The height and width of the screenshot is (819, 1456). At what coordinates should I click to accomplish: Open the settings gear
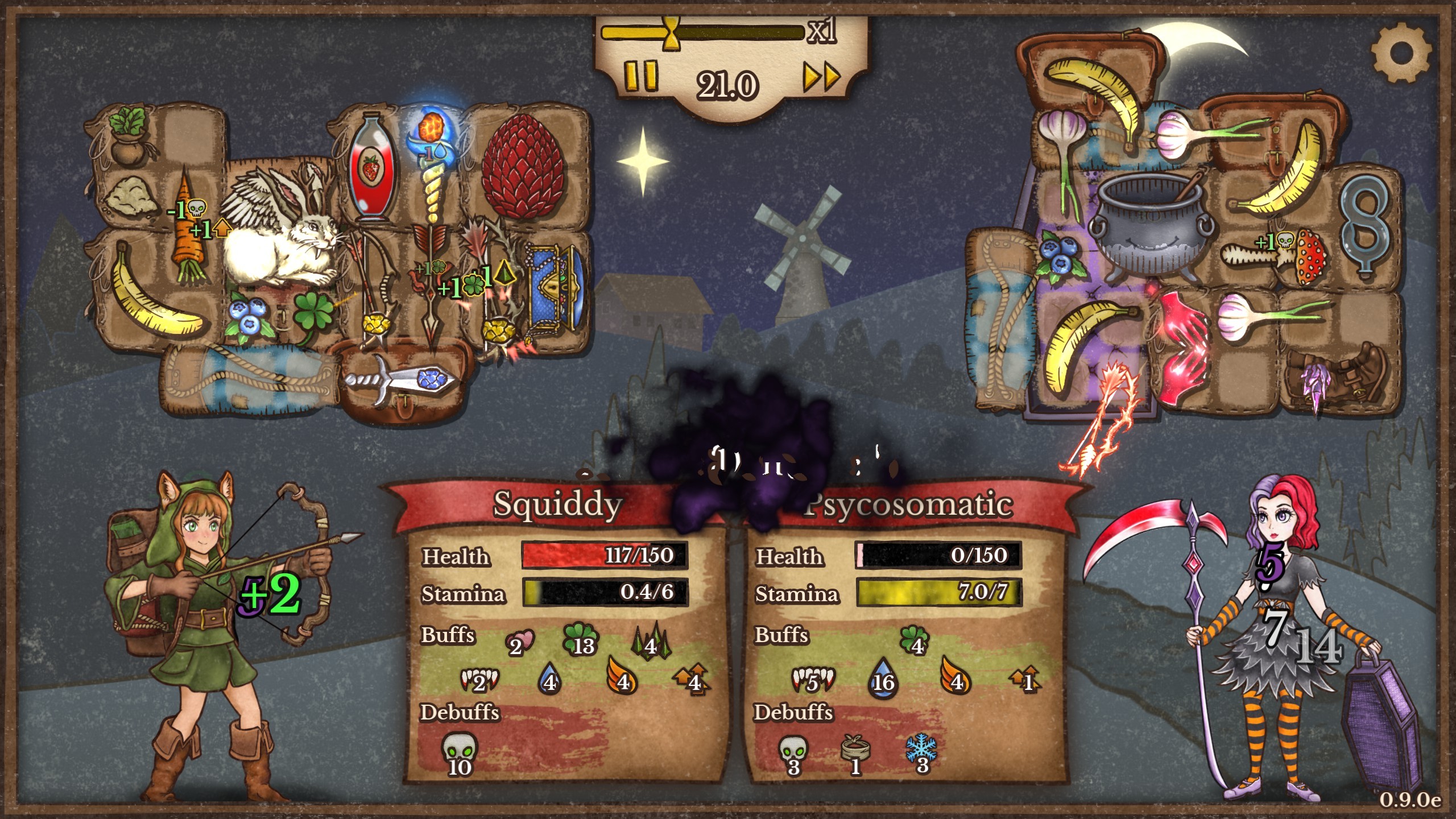pos(1400,53)
